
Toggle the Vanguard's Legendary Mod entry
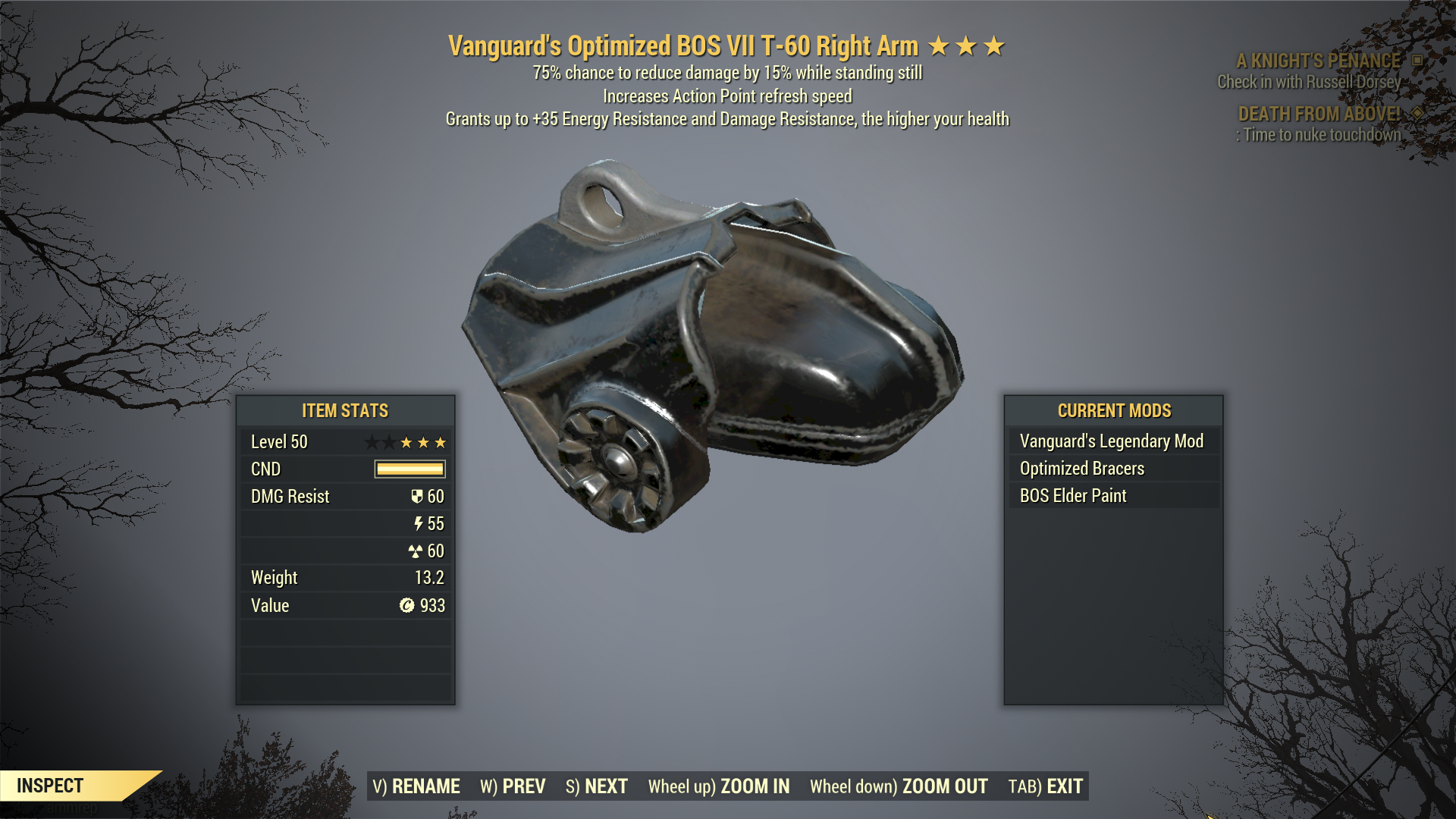click(x=1110, y=441)
